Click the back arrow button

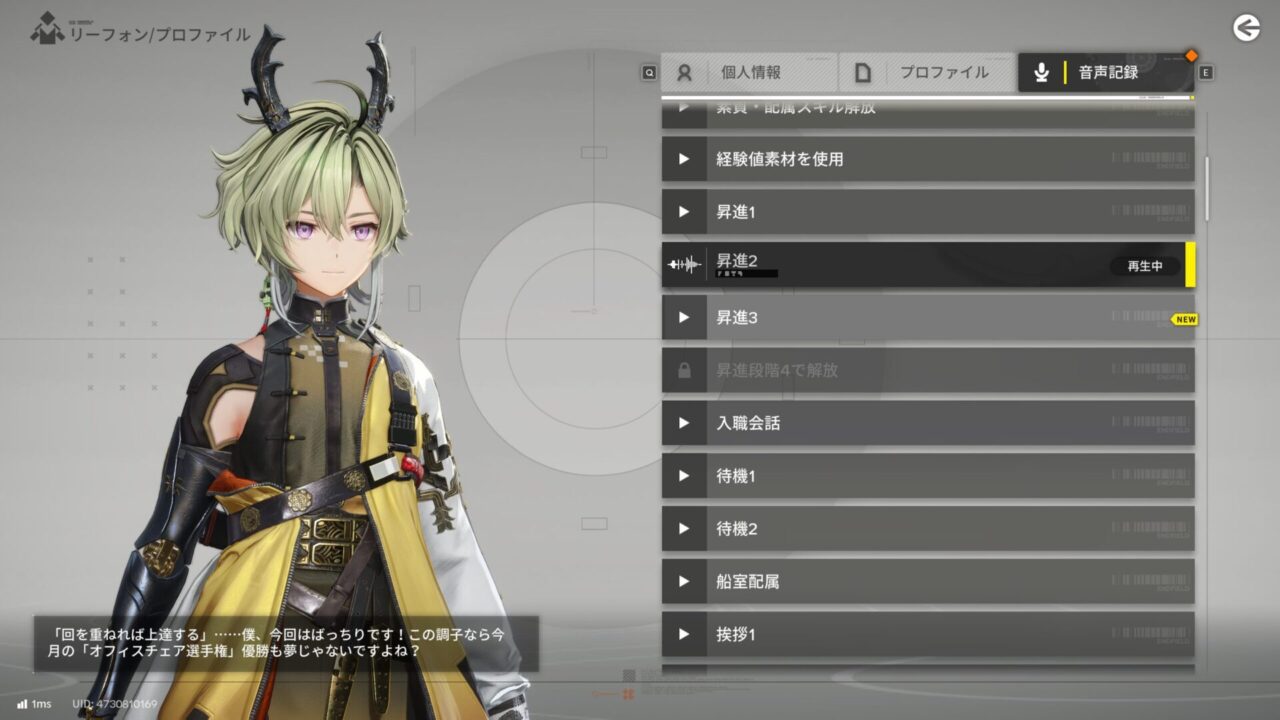[1246, 28]
